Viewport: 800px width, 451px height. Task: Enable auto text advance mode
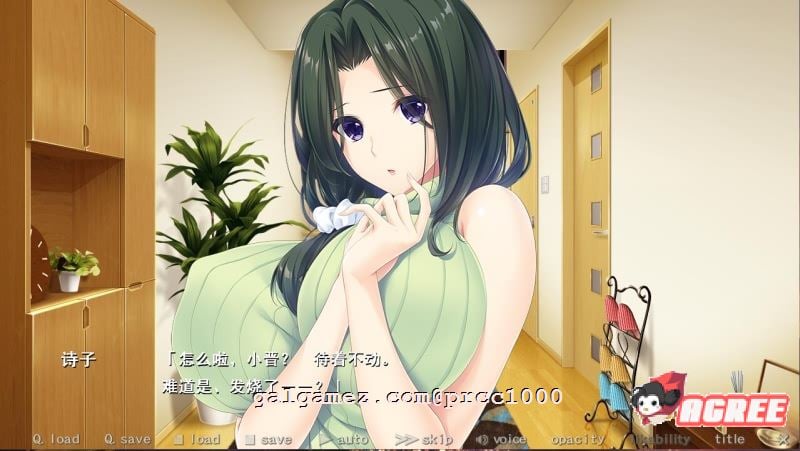[345, 439]
